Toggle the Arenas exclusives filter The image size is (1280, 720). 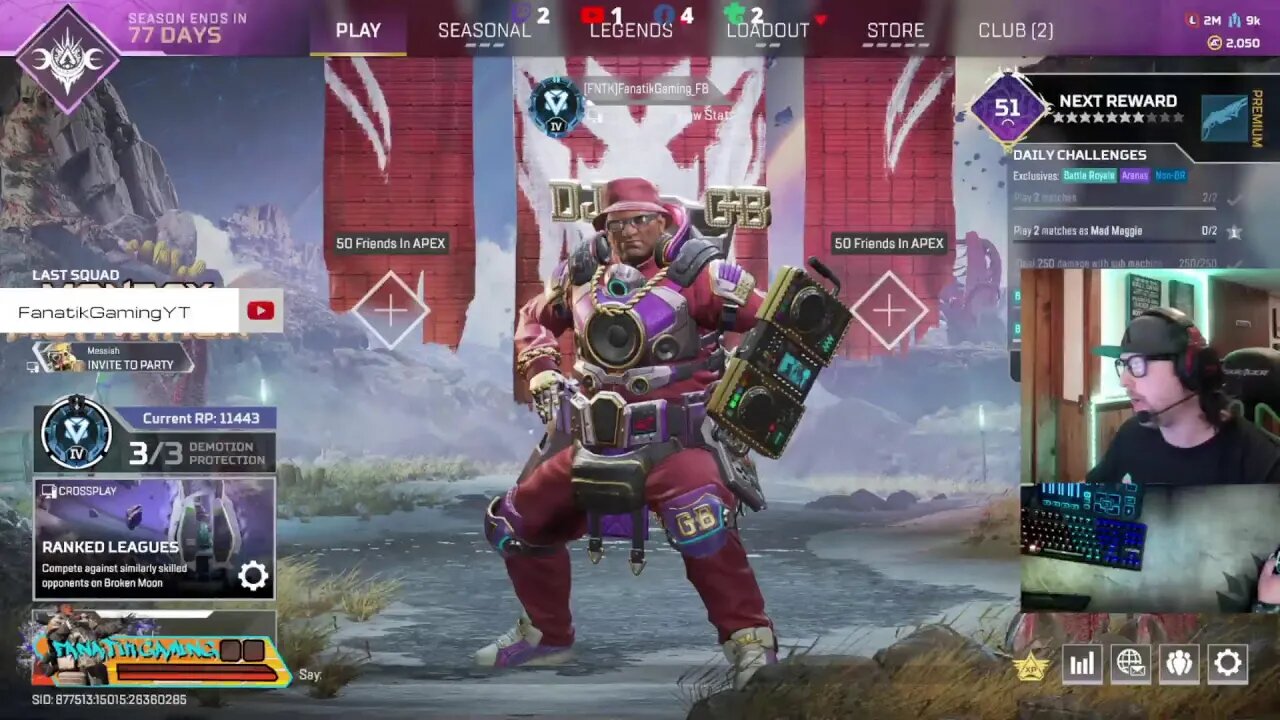[x=1134, y=175]
